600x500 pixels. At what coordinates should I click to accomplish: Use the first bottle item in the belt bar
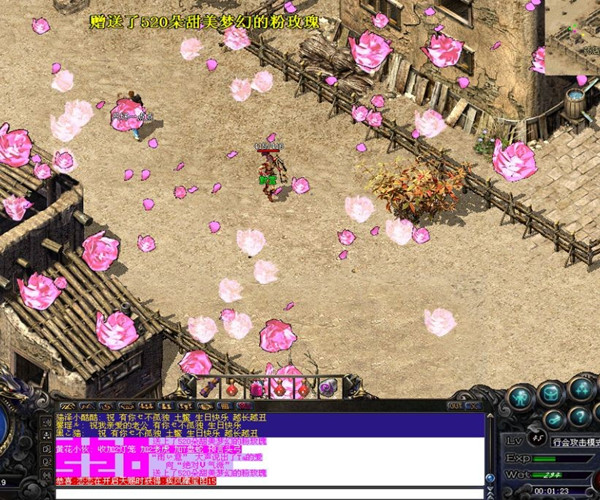pyautogui.click(x=232, y=387)
